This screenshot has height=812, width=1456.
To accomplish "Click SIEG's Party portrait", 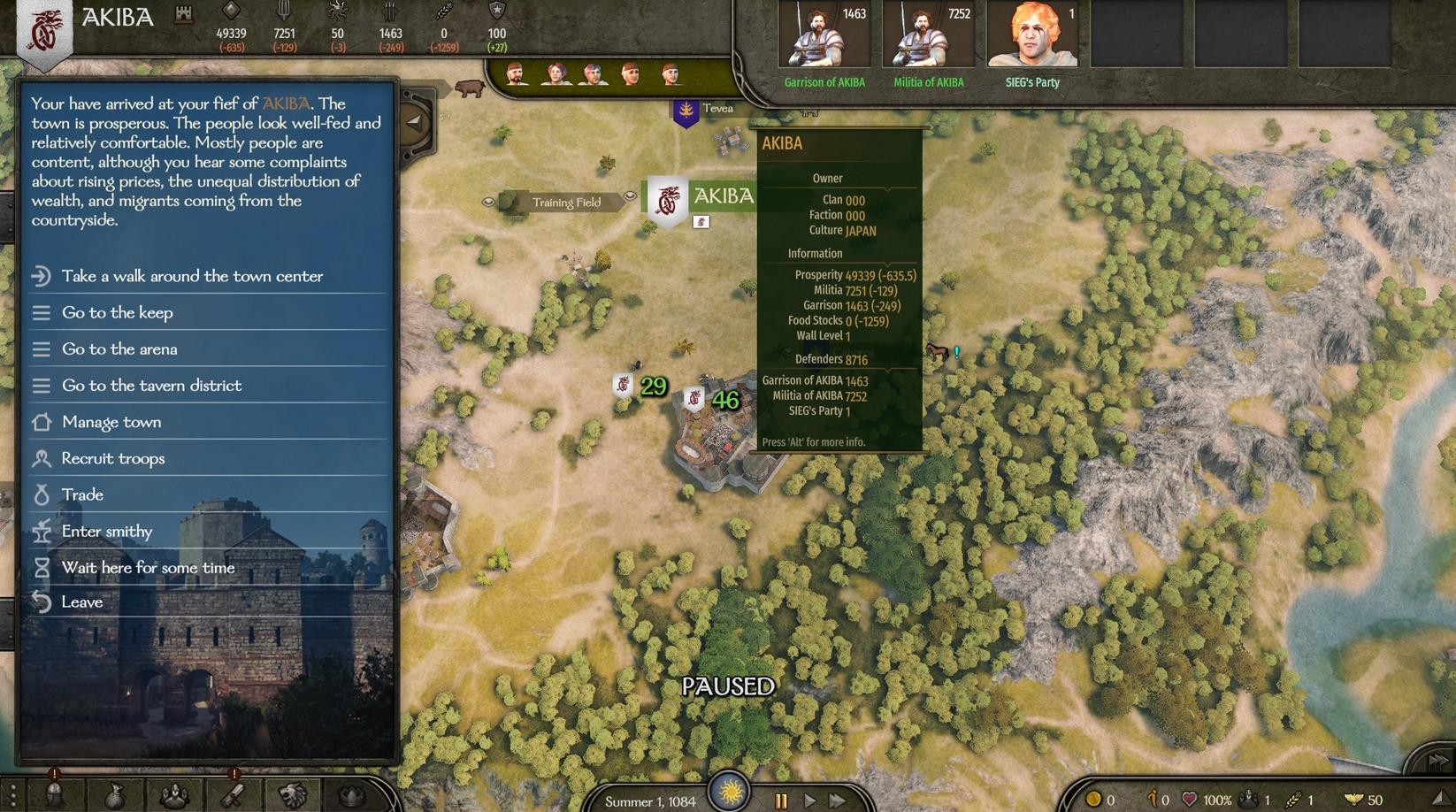I will tap(1032, 35).
